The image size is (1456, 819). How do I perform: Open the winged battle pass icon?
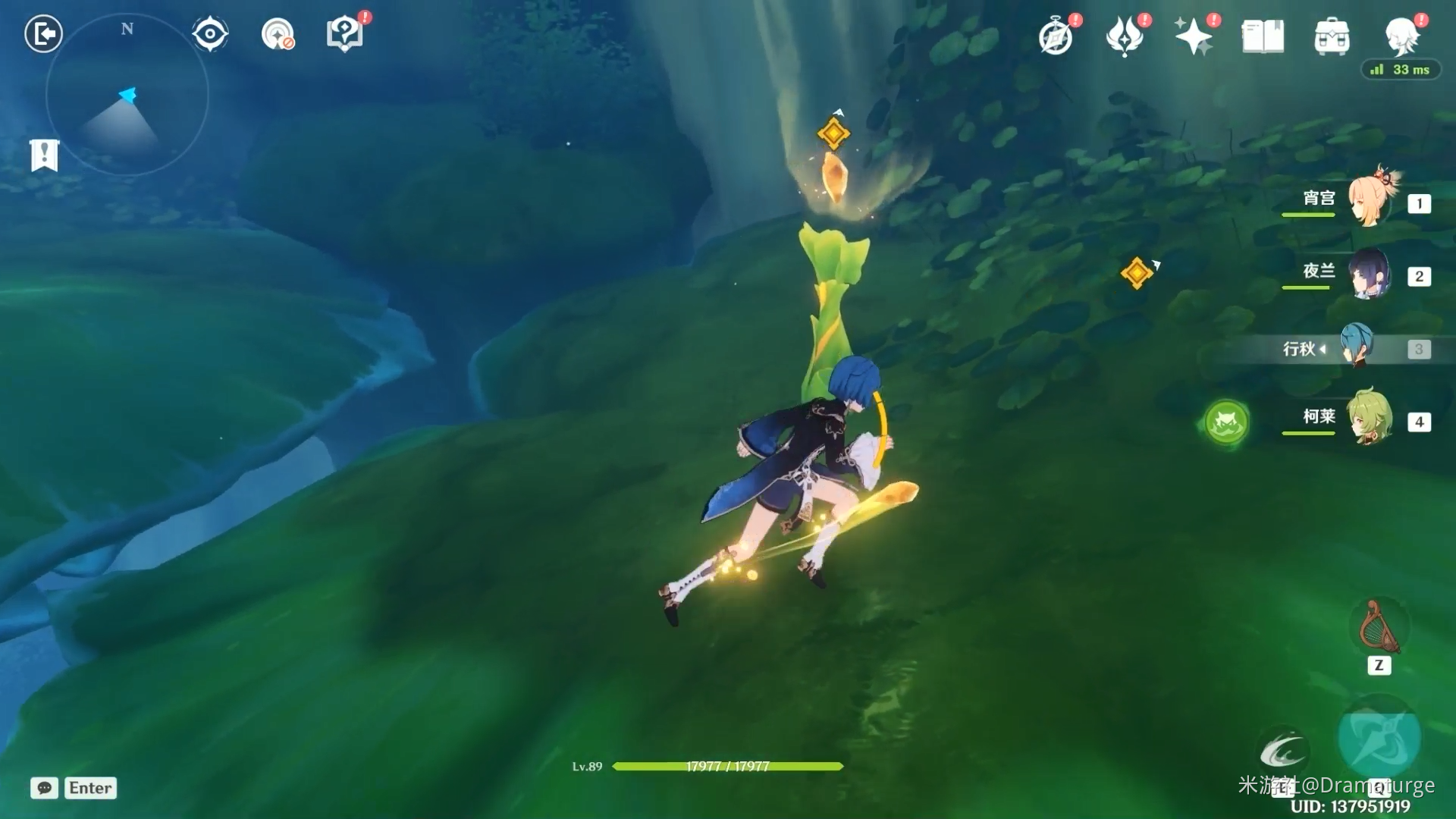point(1125,36)
